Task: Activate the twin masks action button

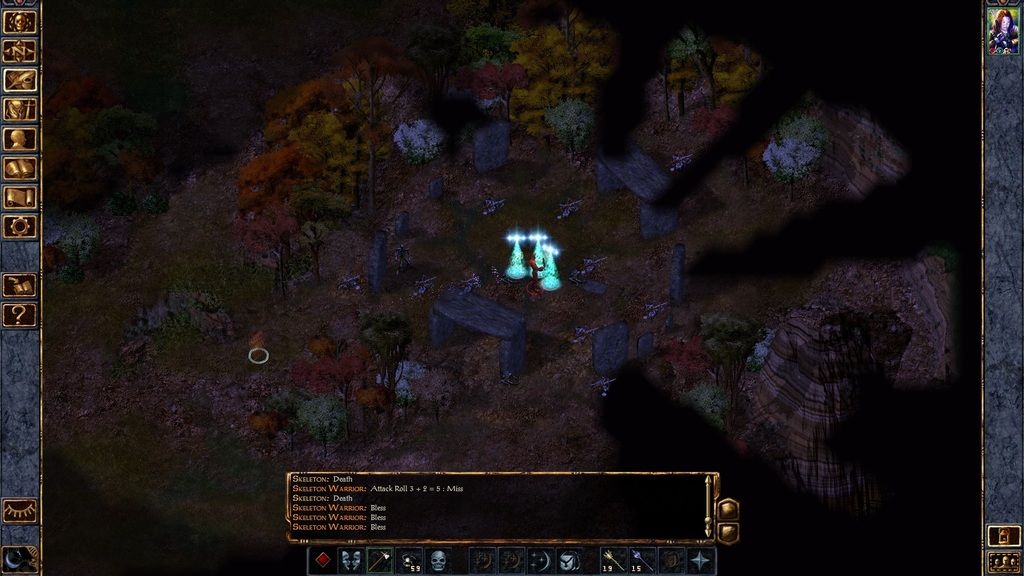Action: coord(351,561)
